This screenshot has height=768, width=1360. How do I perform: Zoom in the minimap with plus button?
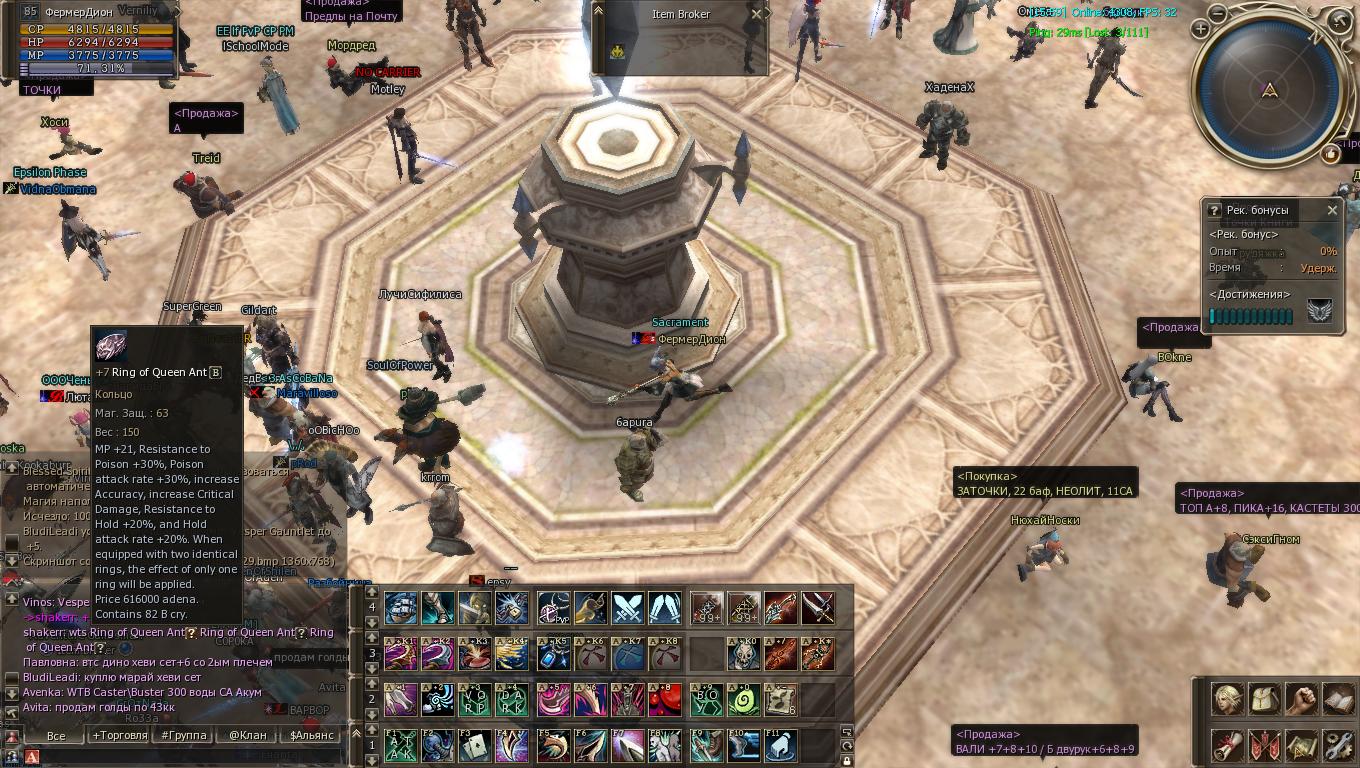pos(1201,30)
